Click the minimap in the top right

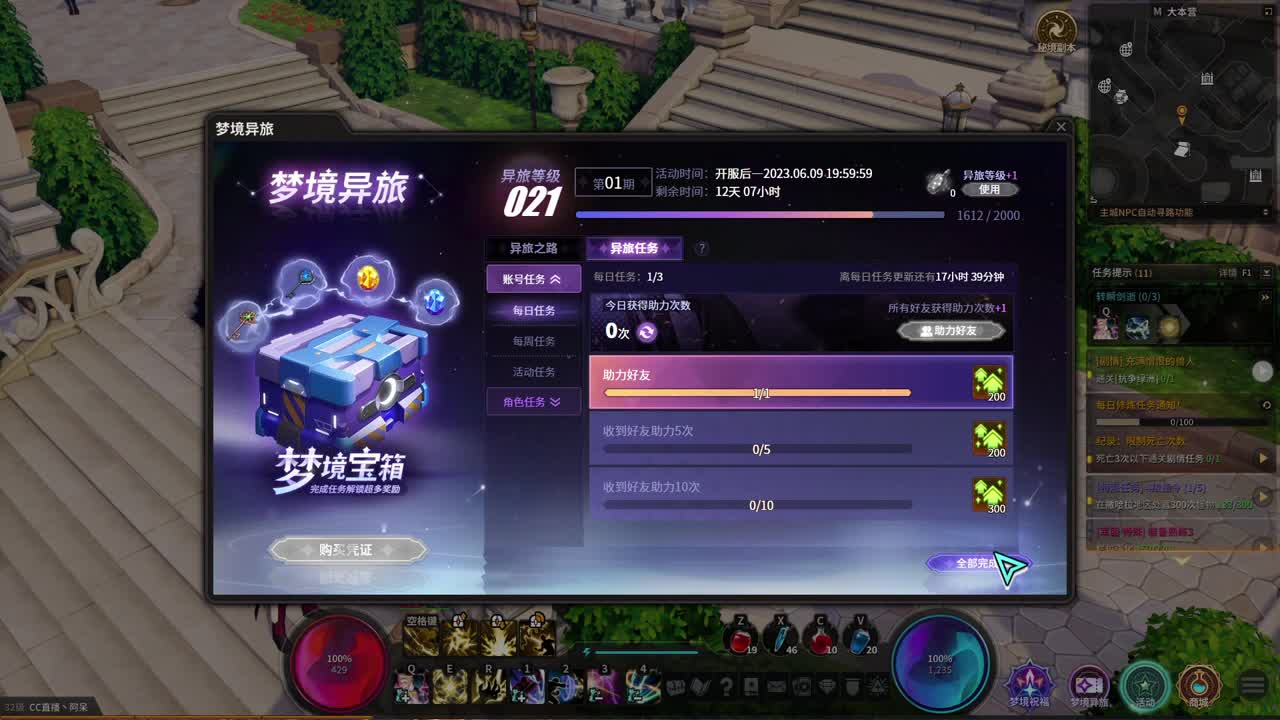(x=1180, y=110)
